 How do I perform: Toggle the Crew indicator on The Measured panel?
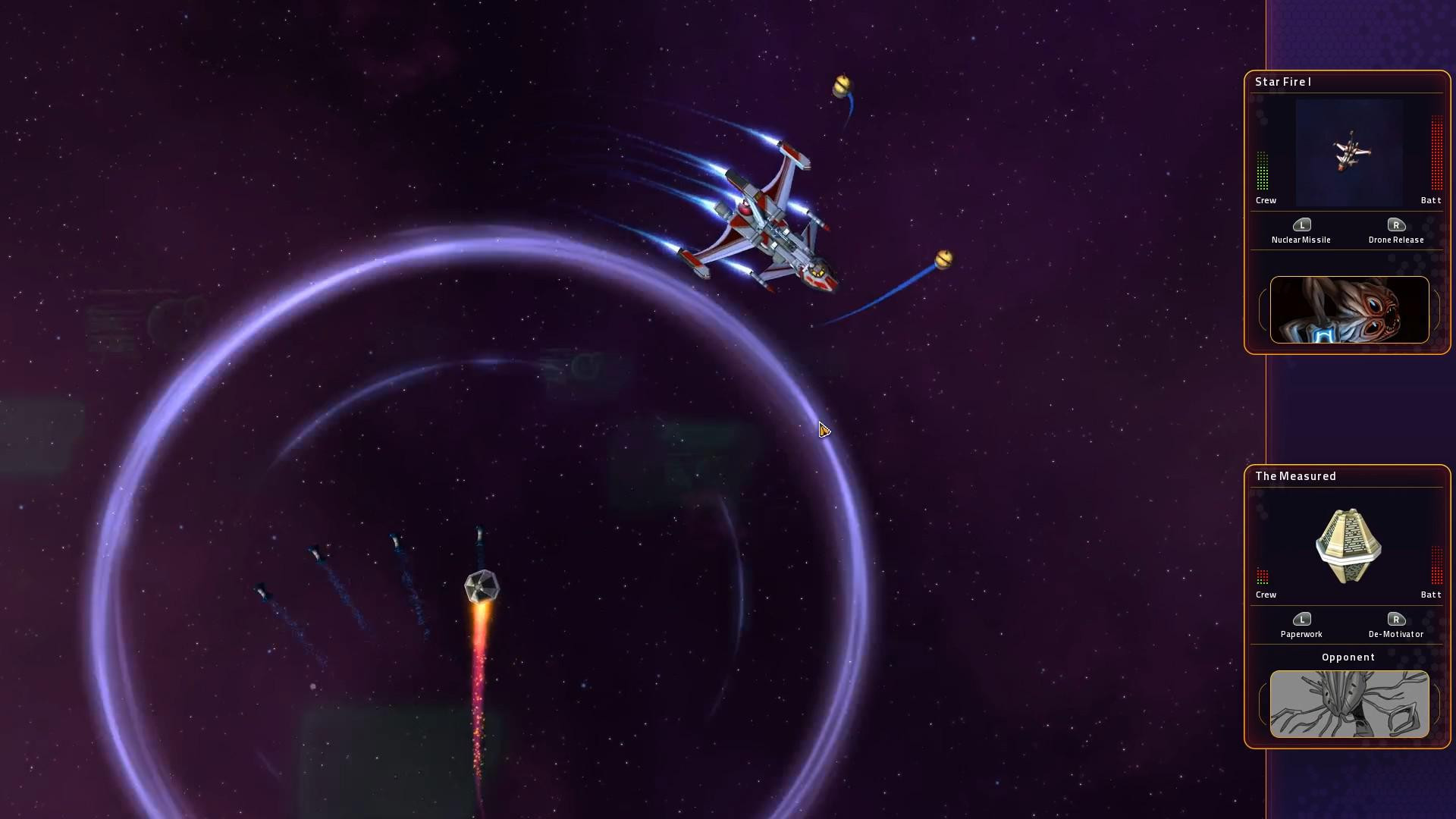pyautogui.click(x=1262, y=576)
